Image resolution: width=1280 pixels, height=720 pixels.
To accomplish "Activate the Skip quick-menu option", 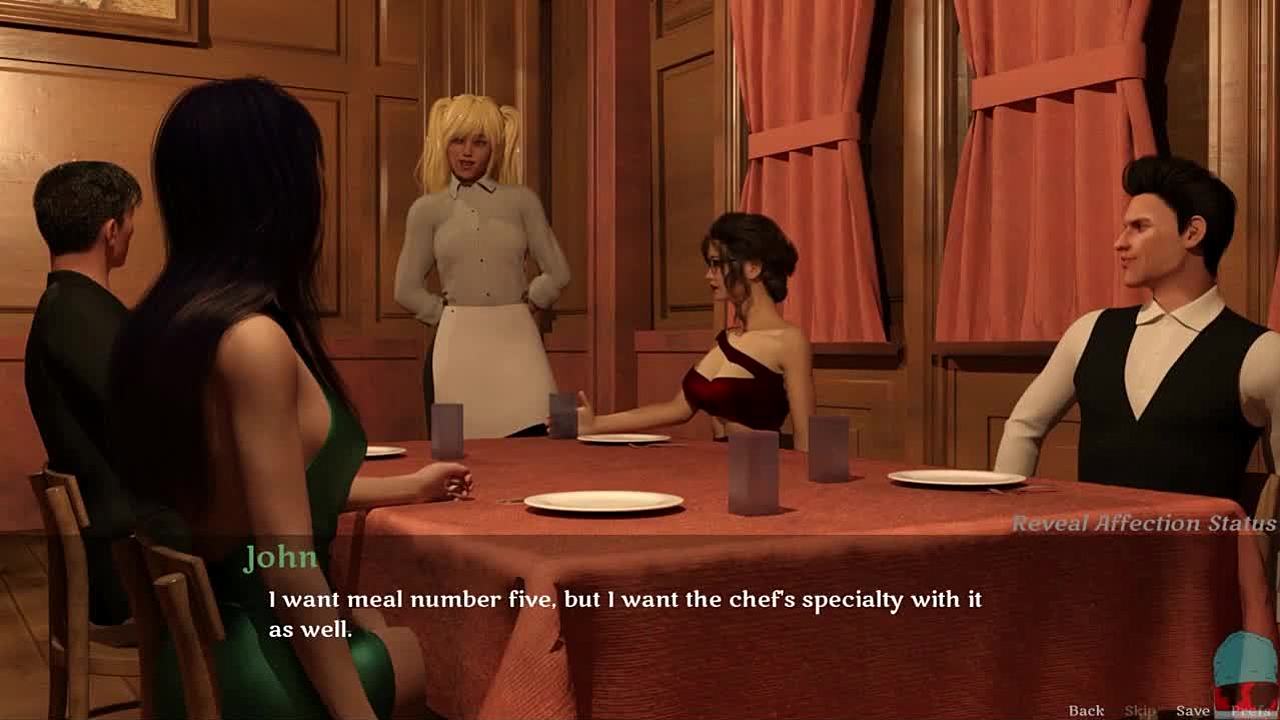I will [x=1140, y=711].
